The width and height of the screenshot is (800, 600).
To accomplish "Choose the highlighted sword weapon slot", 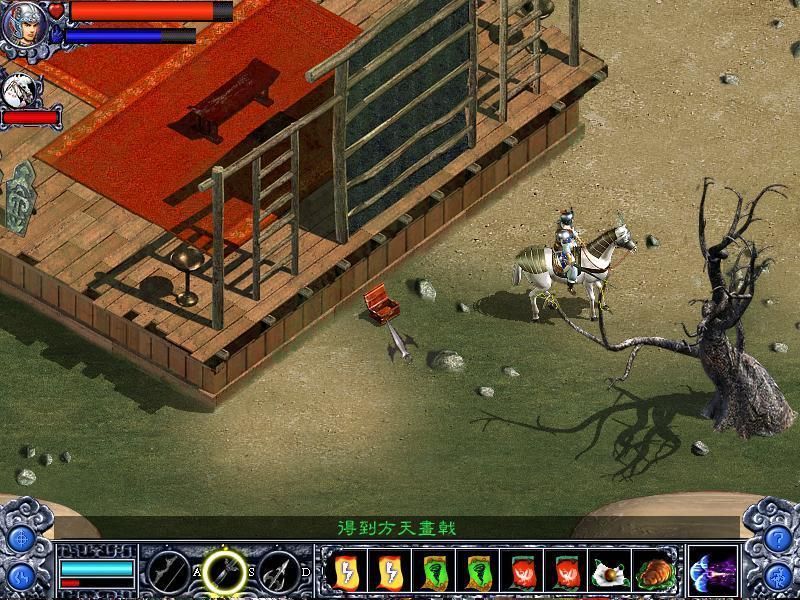I will [x=227, y=571].
